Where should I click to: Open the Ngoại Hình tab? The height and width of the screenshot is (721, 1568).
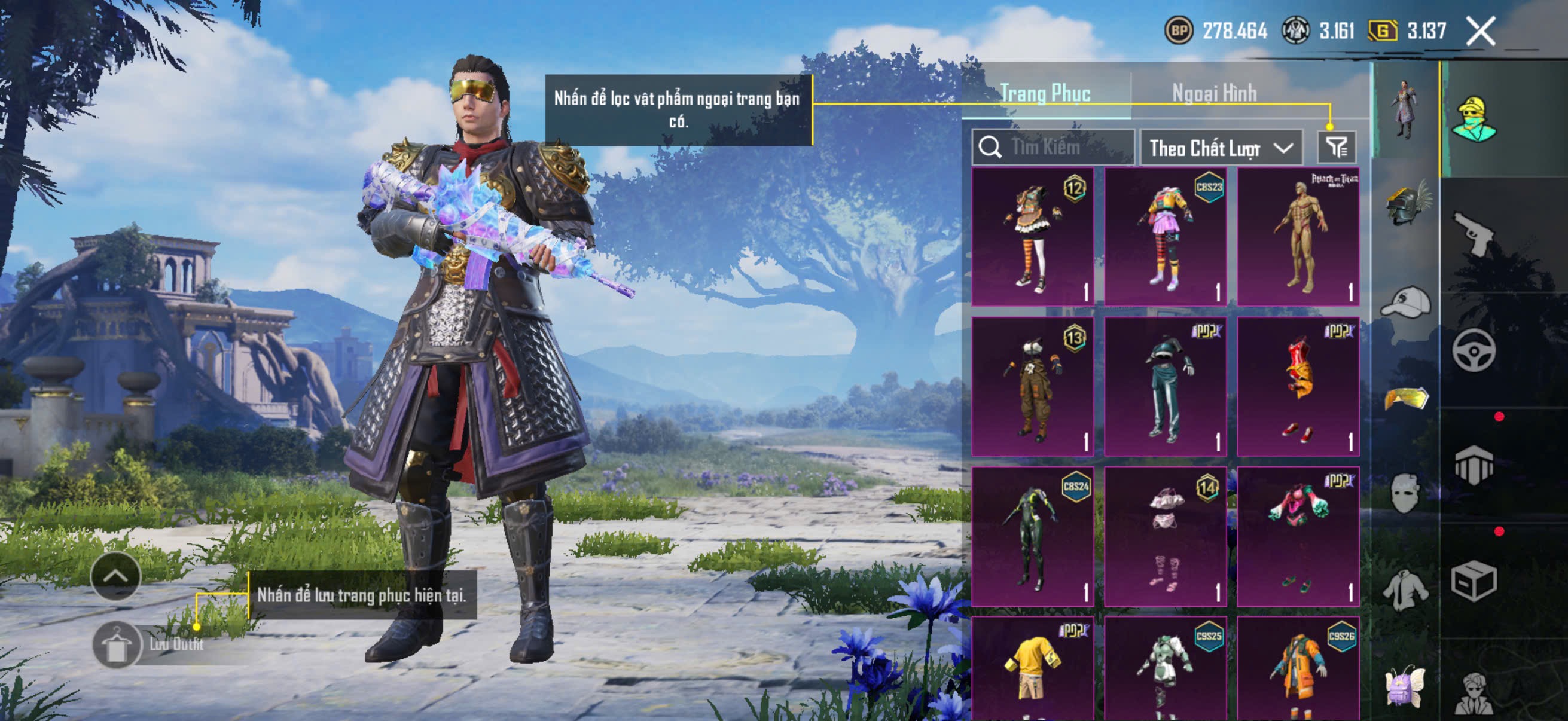click(1214, 94)
